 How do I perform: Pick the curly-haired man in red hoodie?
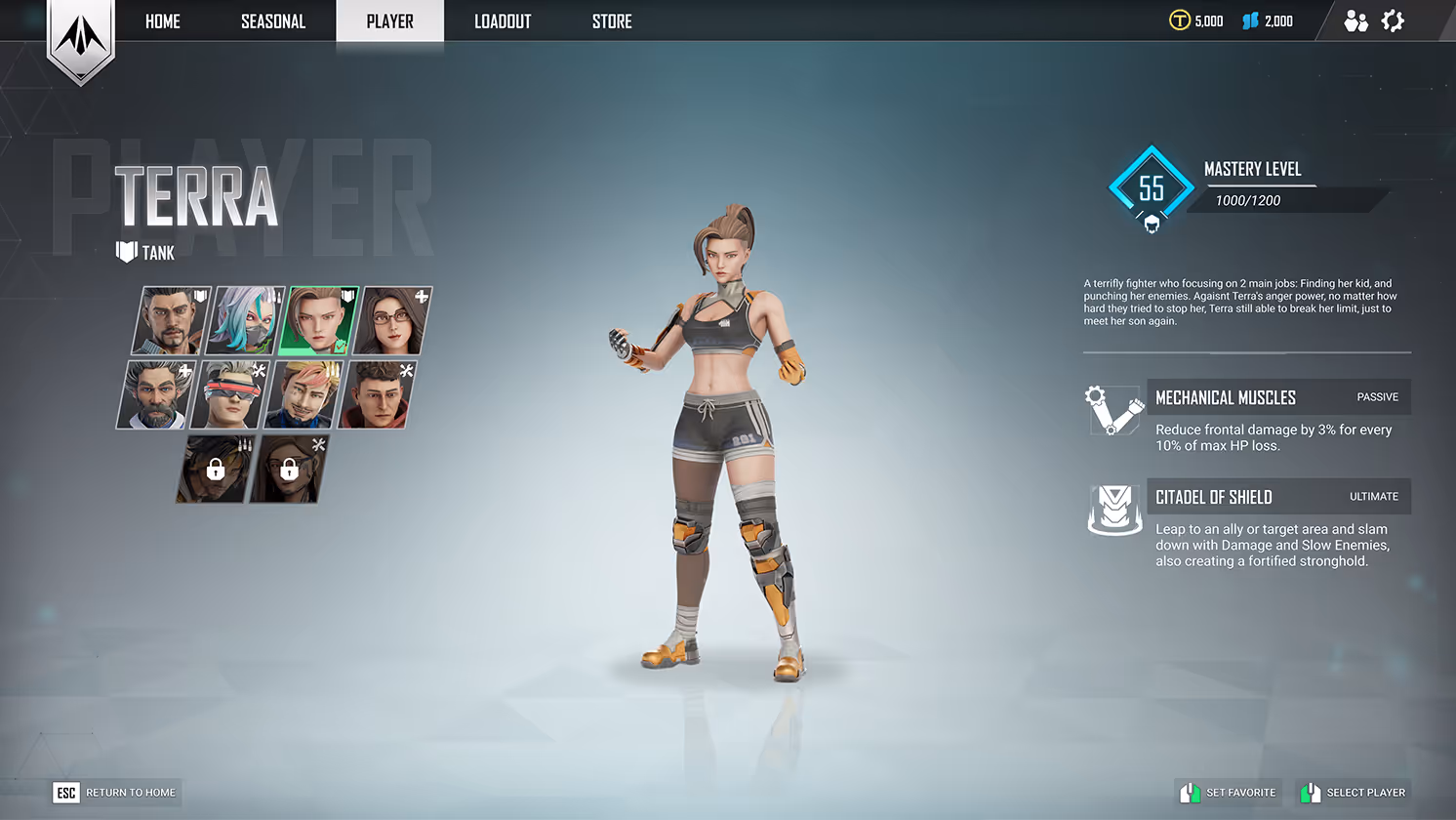click(377, 394)
